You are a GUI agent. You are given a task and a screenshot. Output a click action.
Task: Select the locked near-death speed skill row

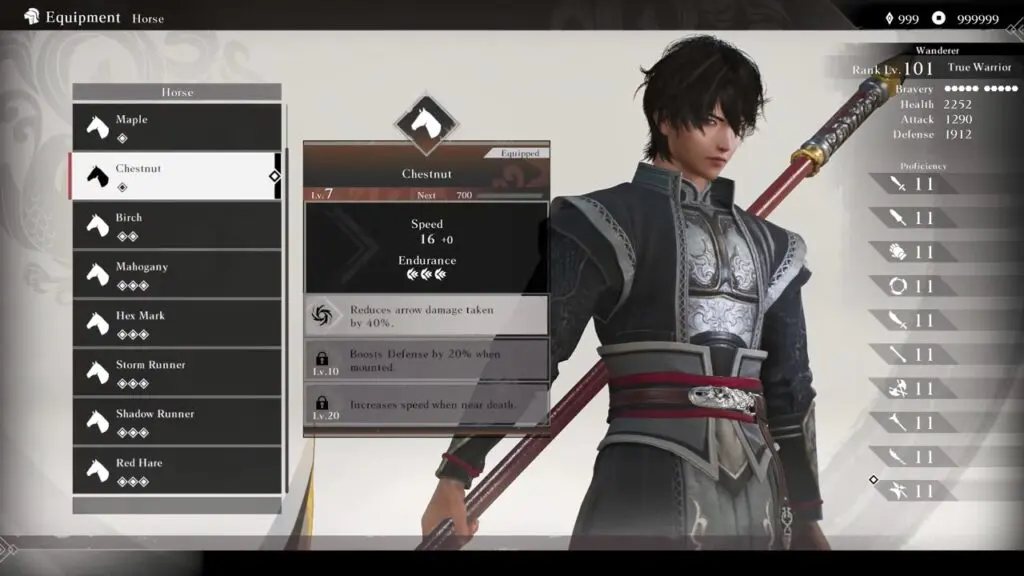(x=426, y=405)
